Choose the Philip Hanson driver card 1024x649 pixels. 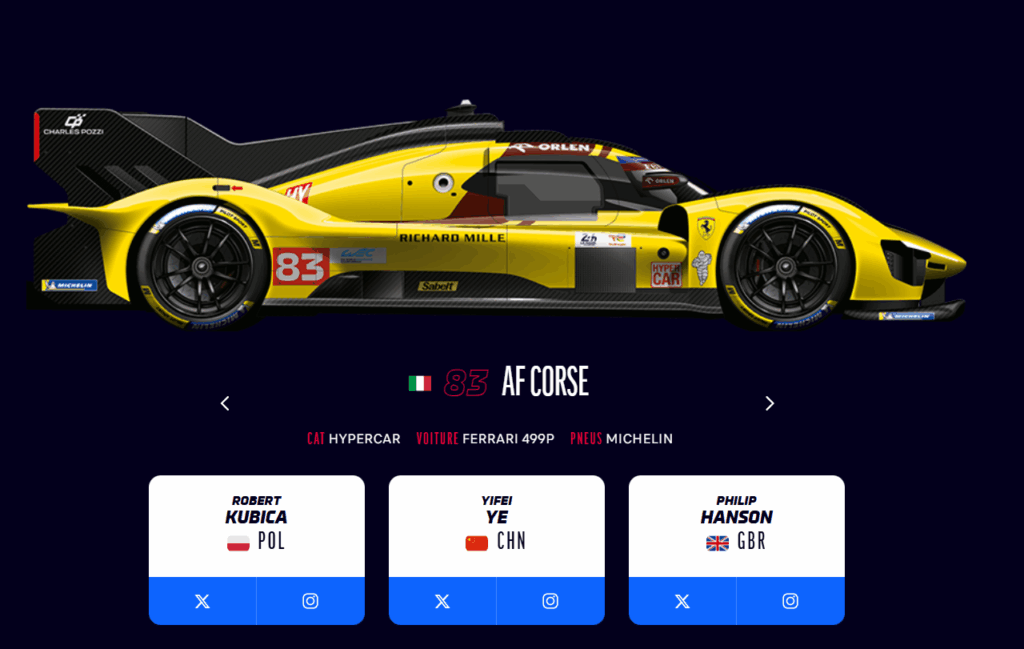[x=736, y=523]
